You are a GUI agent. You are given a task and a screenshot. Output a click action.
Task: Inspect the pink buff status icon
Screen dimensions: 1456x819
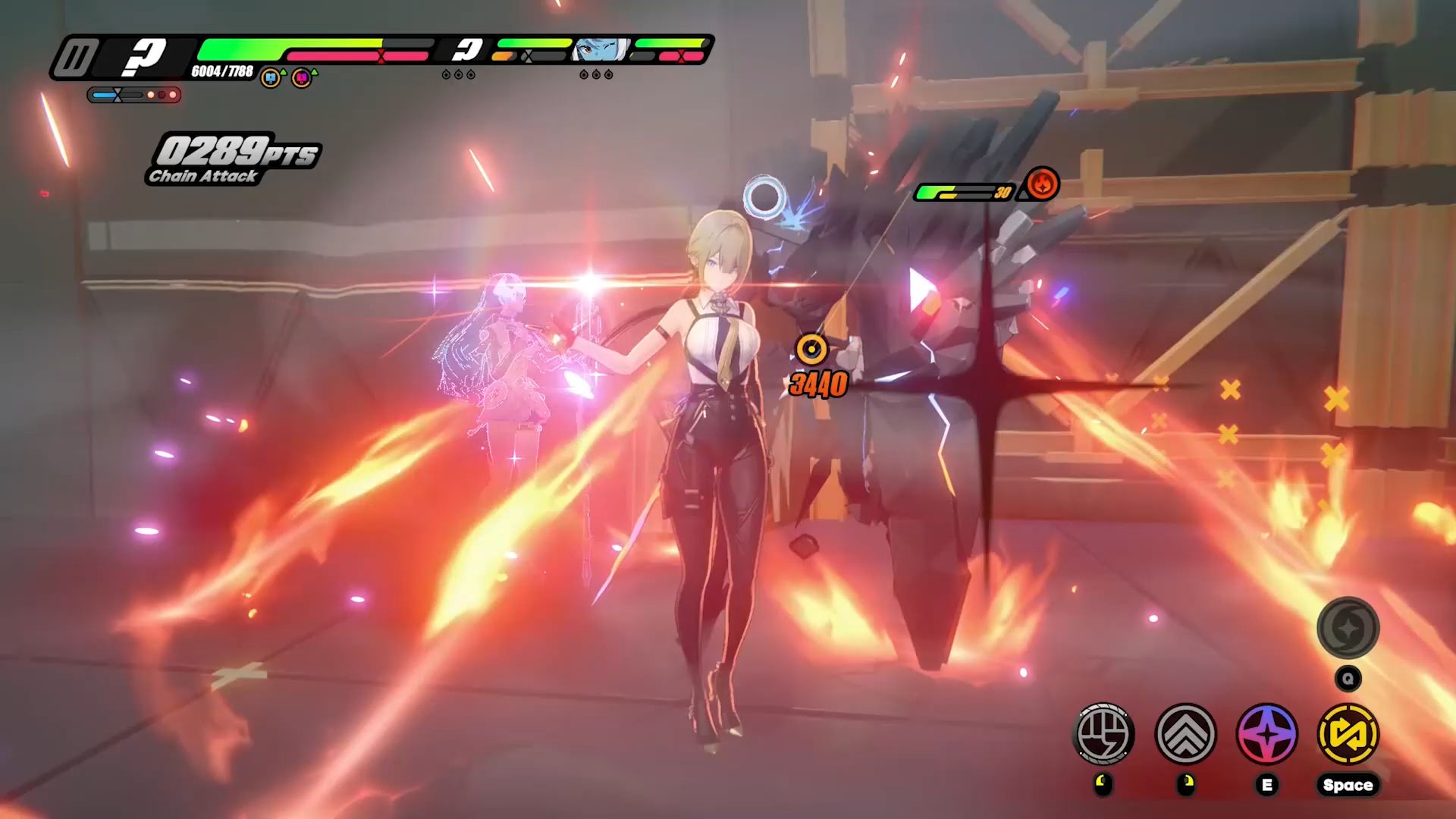tap(302, 77)
